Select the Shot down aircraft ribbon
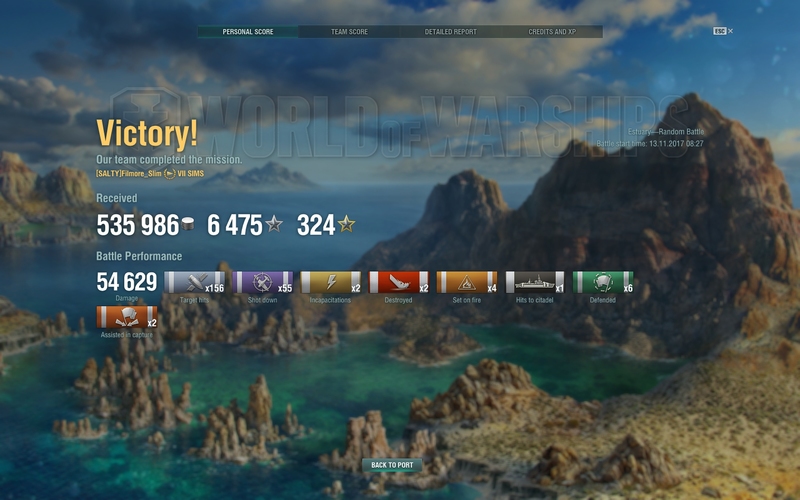This screenshot has height=500, width=800. (262, 283)
